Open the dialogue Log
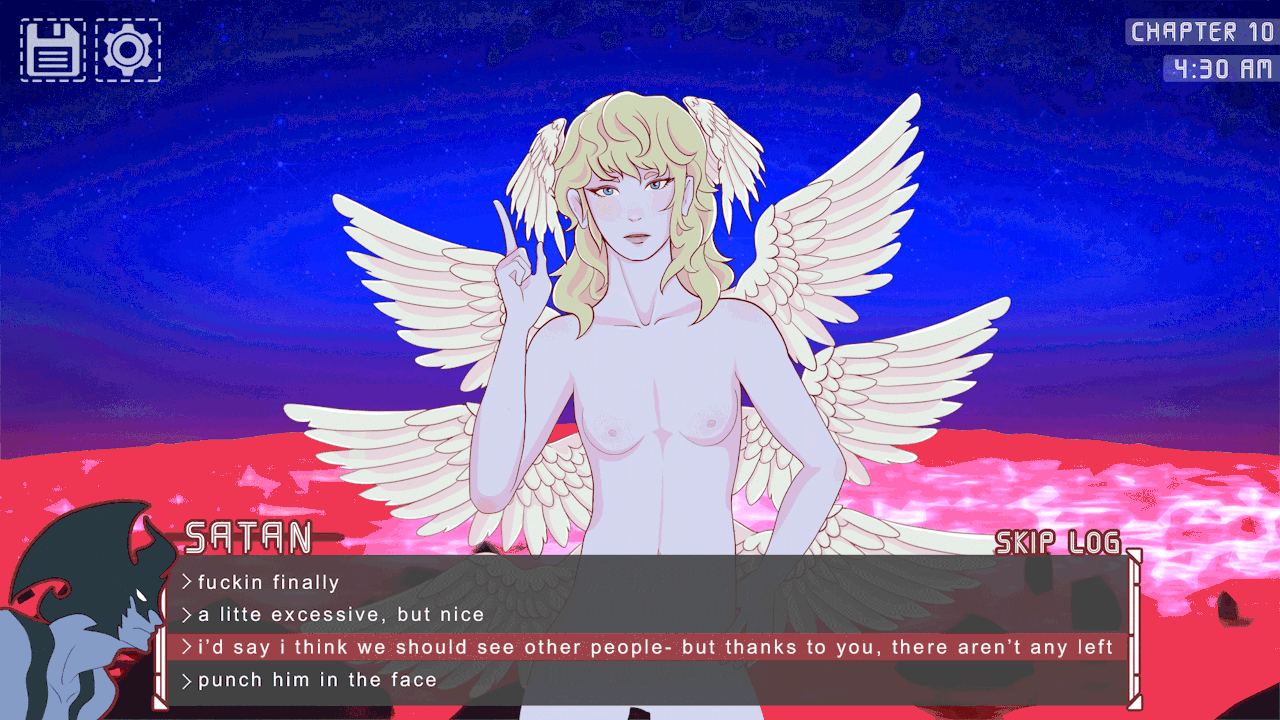The height and width of the screenshot is (720, 1280). point(1093,543)
